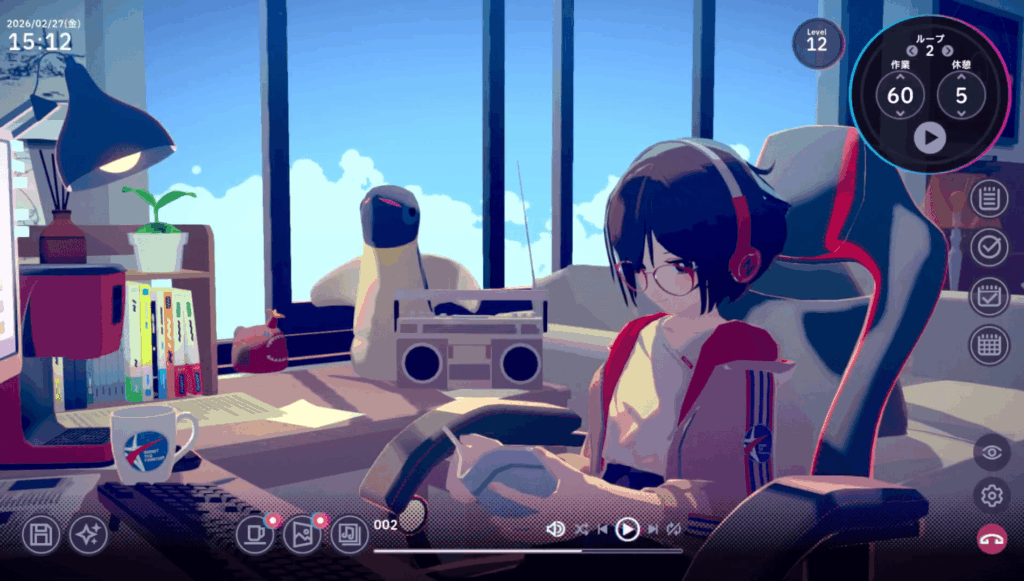
Task: Increase the loop count with the right arrow
Action: tap(947, 51)
